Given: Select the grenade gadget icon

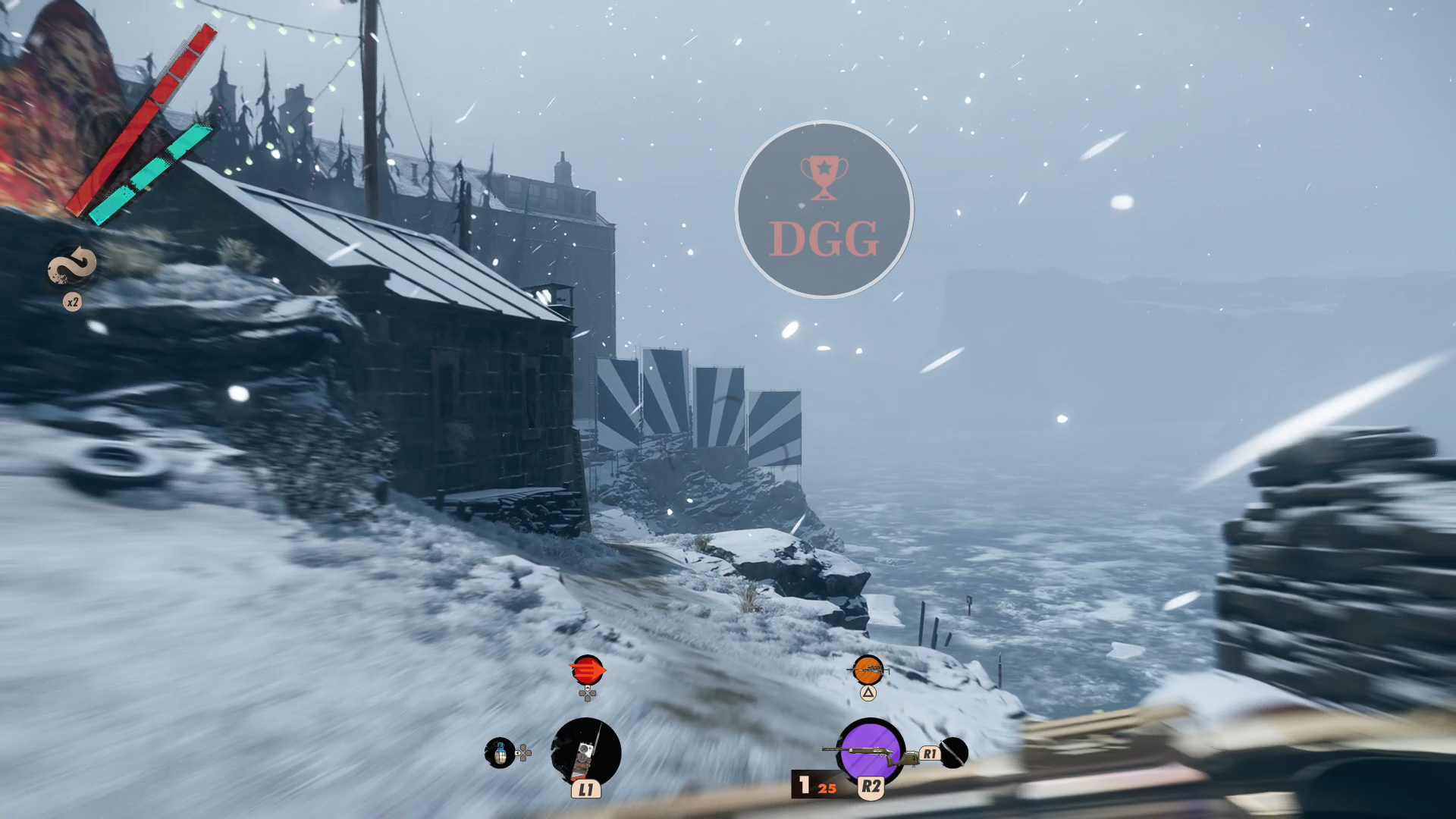Looking at the screenshot, I should (x=500, y=753).
